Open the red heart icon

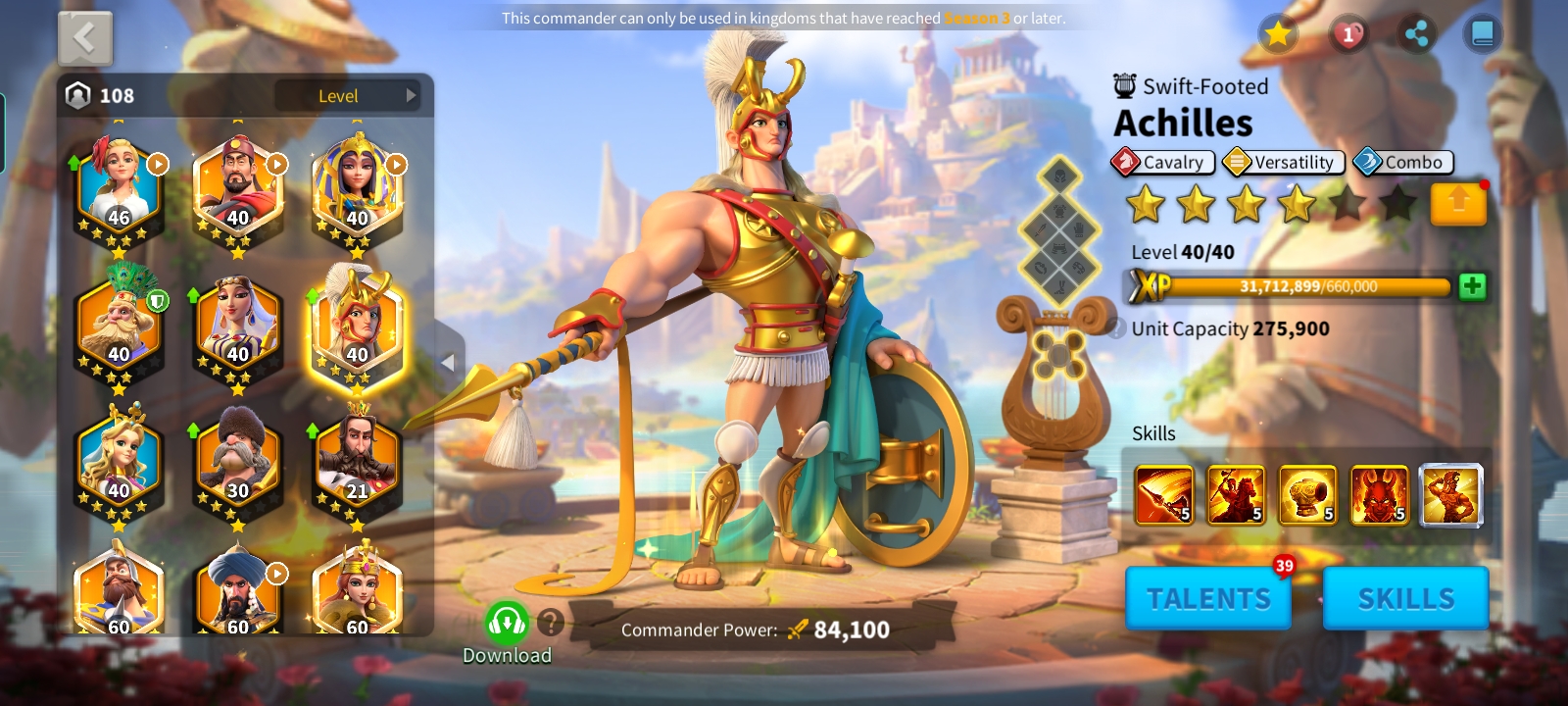point(1347,35)
